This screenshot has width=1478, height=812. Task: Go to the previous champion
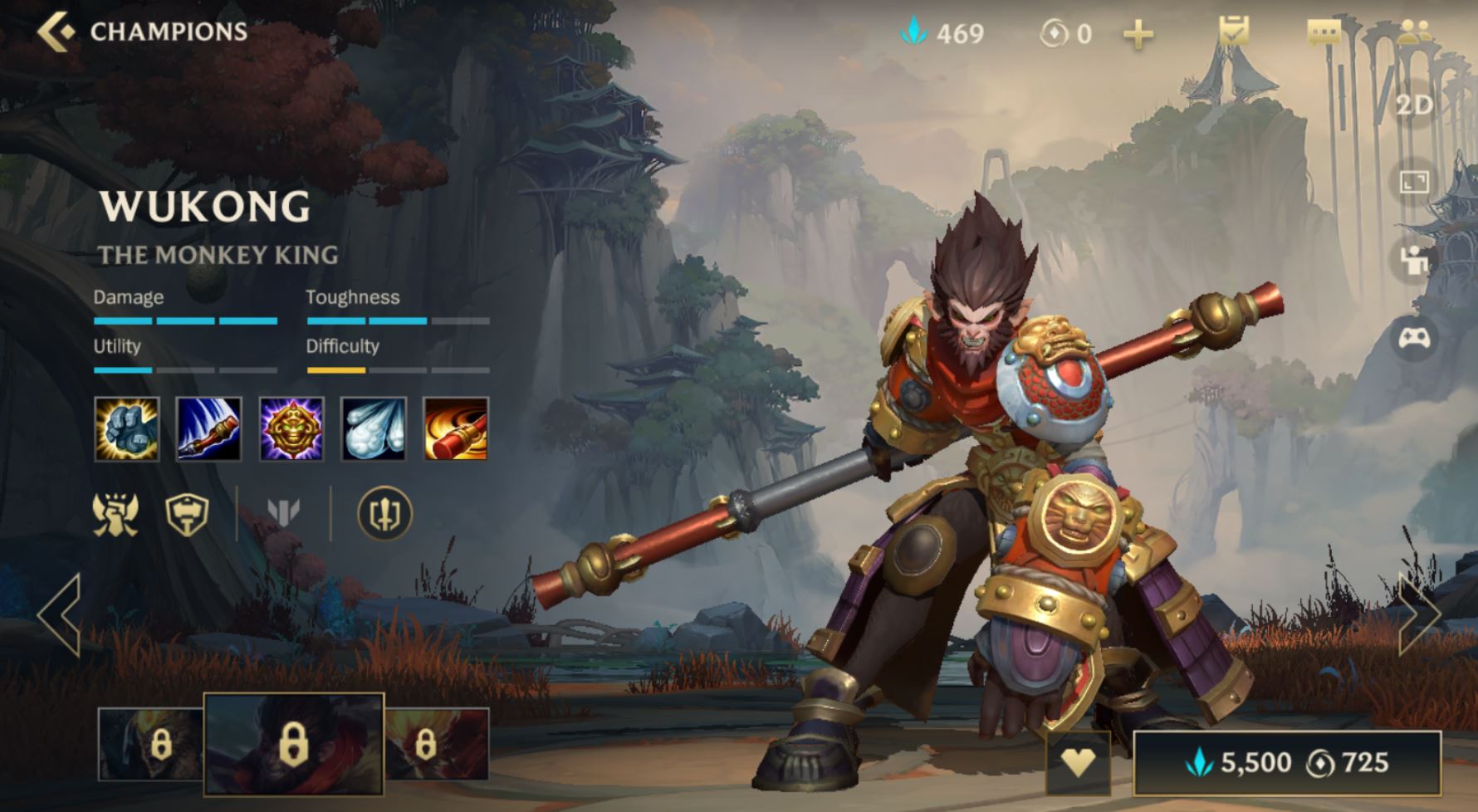[x=60, y=615]
